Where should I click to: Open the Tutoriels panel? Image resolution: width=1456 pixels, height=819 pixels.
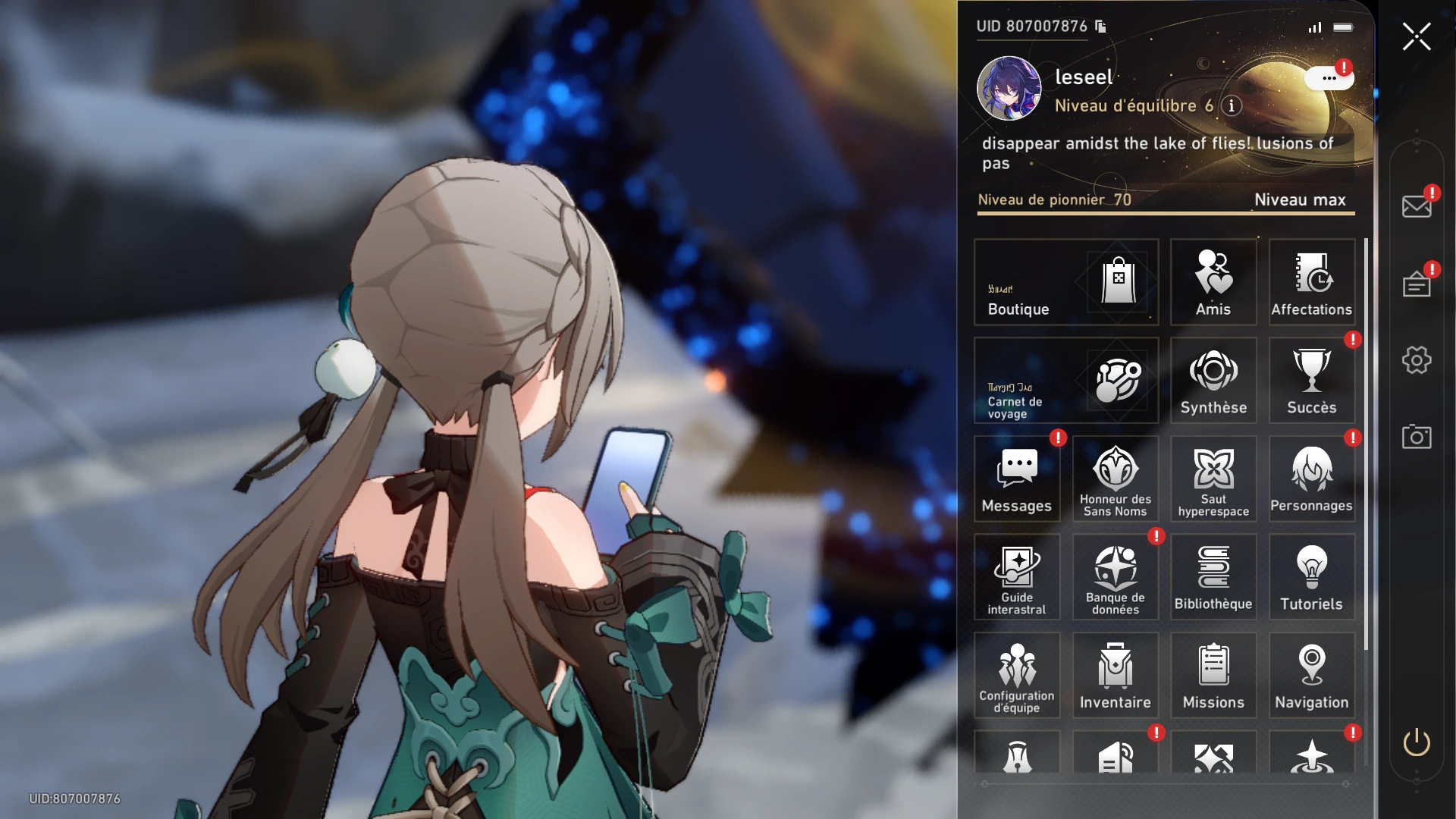[1311, 576]
